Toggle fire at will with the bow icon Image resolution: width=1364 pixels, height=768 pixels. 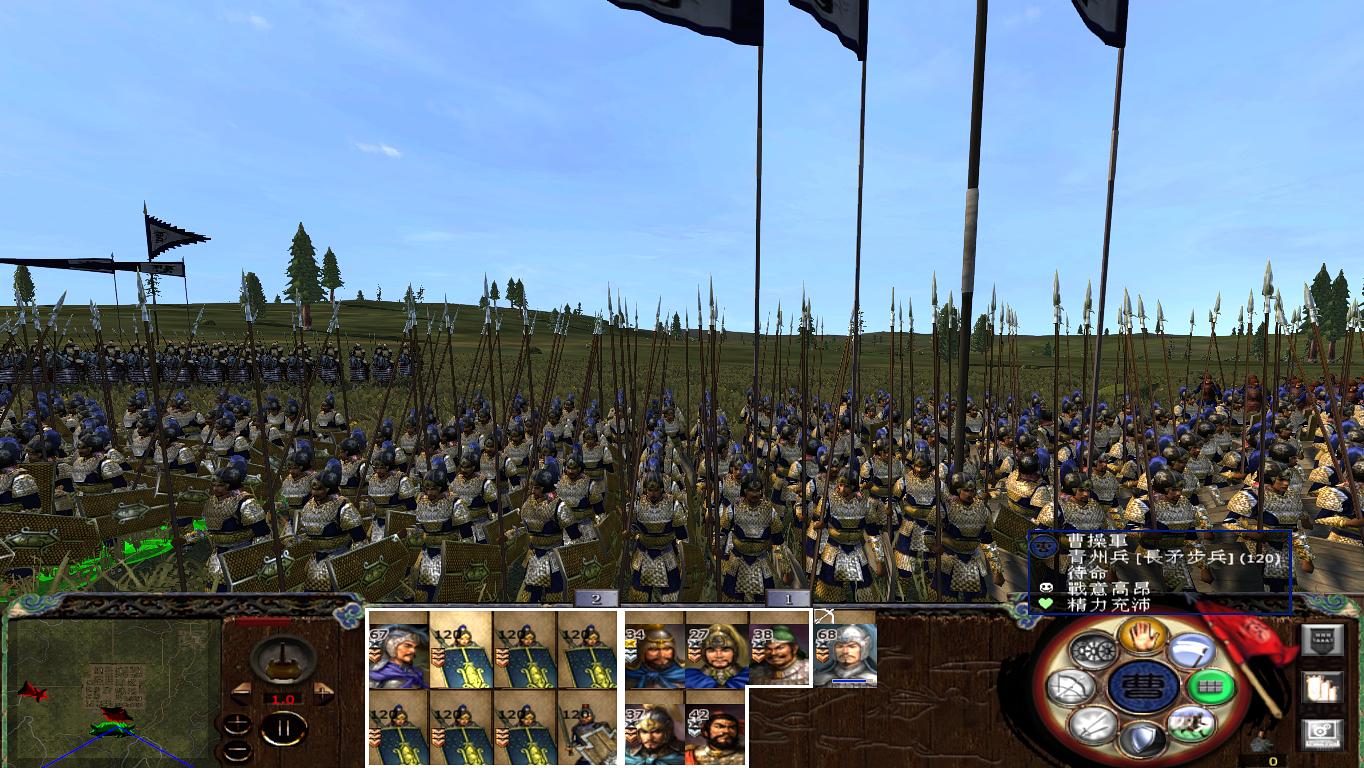click(1069, 685)
